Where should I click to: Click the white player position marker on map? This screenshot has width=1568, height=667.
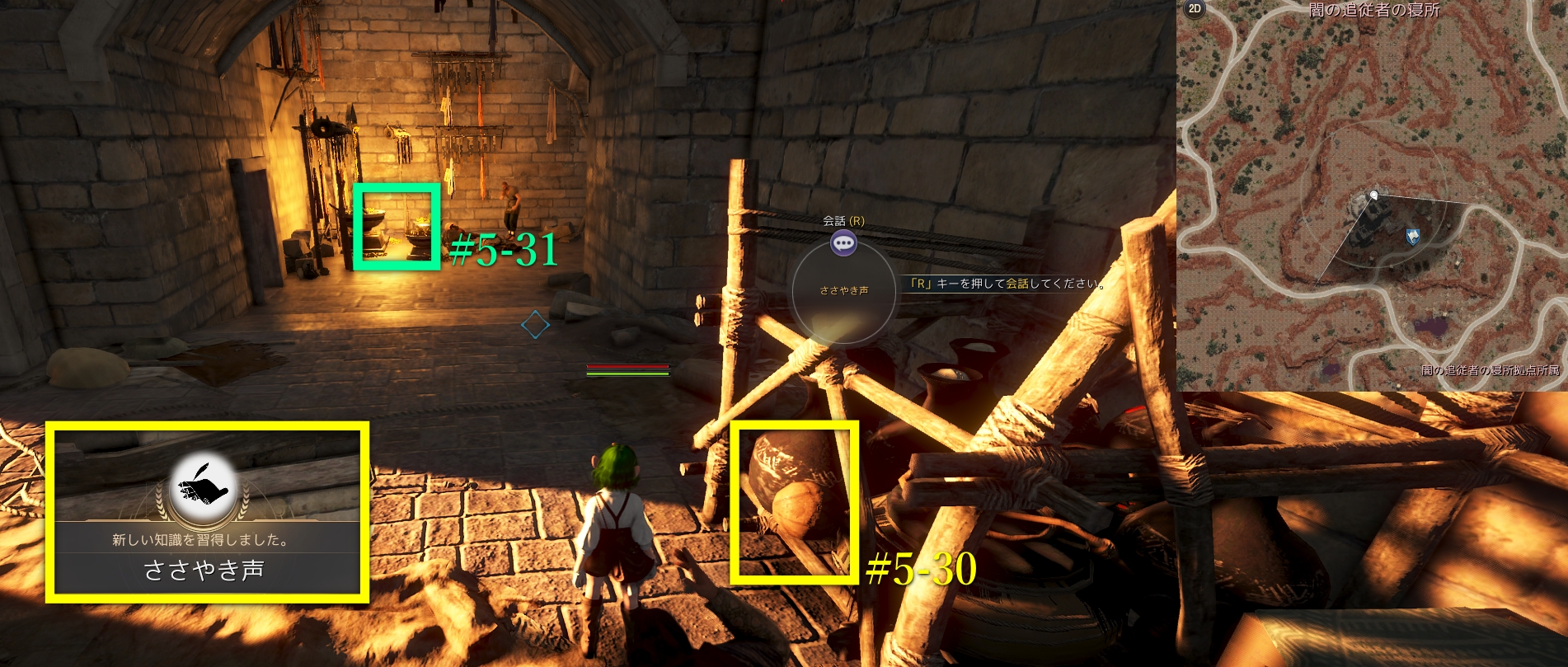[x=1373, y=195]
